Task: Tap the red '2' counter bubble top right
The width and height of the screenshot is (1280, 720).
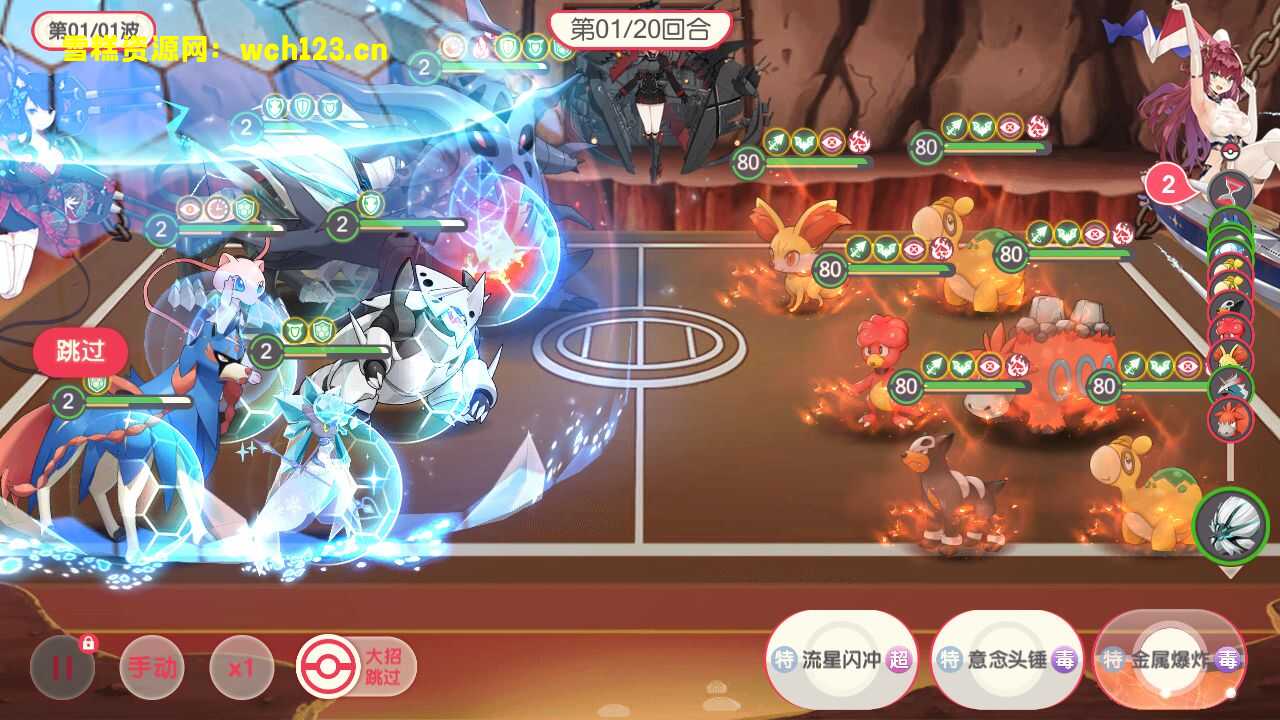Action: coord(1168,184)
